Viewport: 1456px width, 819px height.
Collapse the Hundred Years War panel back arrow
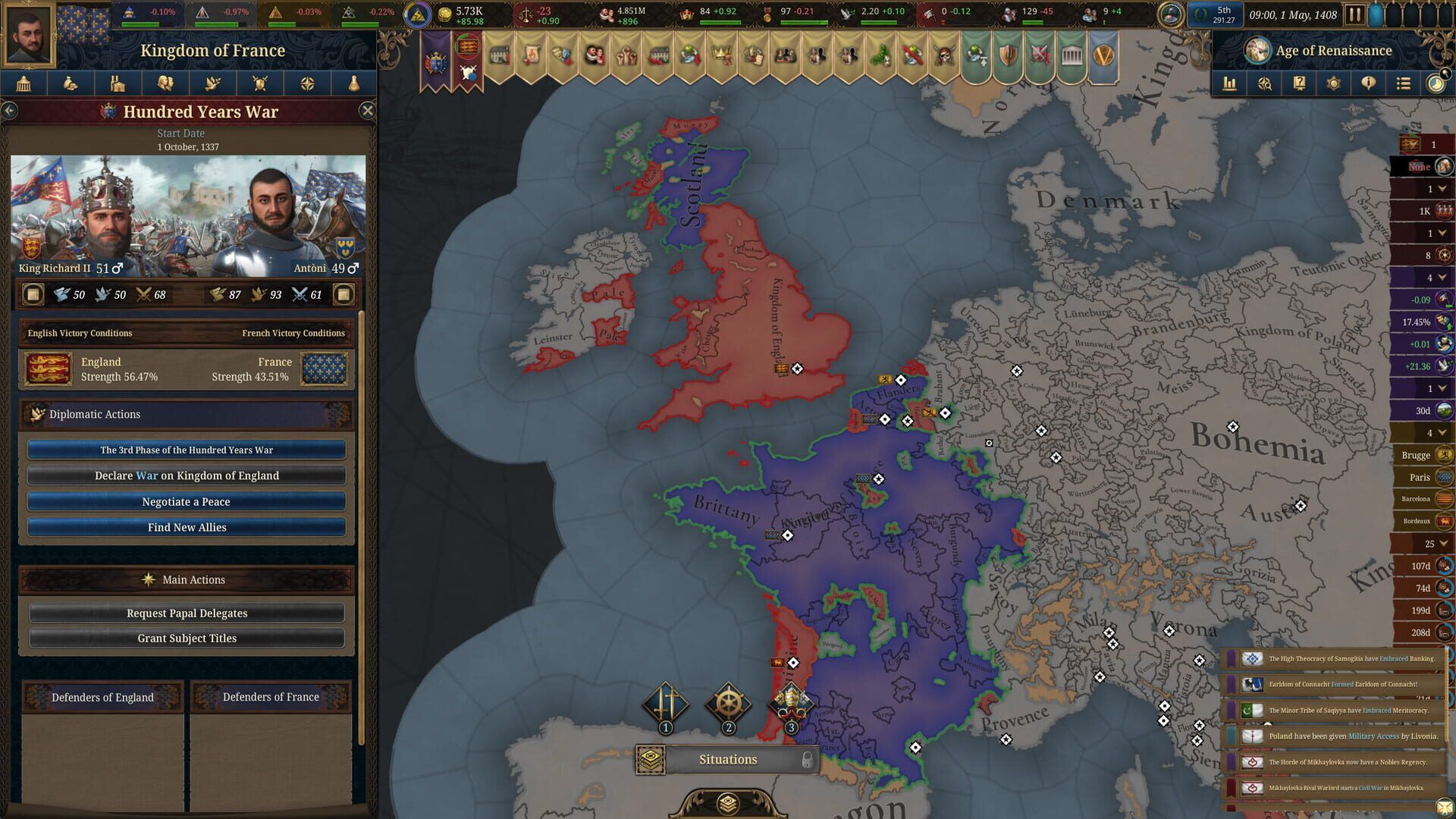(x=10, y=110)
